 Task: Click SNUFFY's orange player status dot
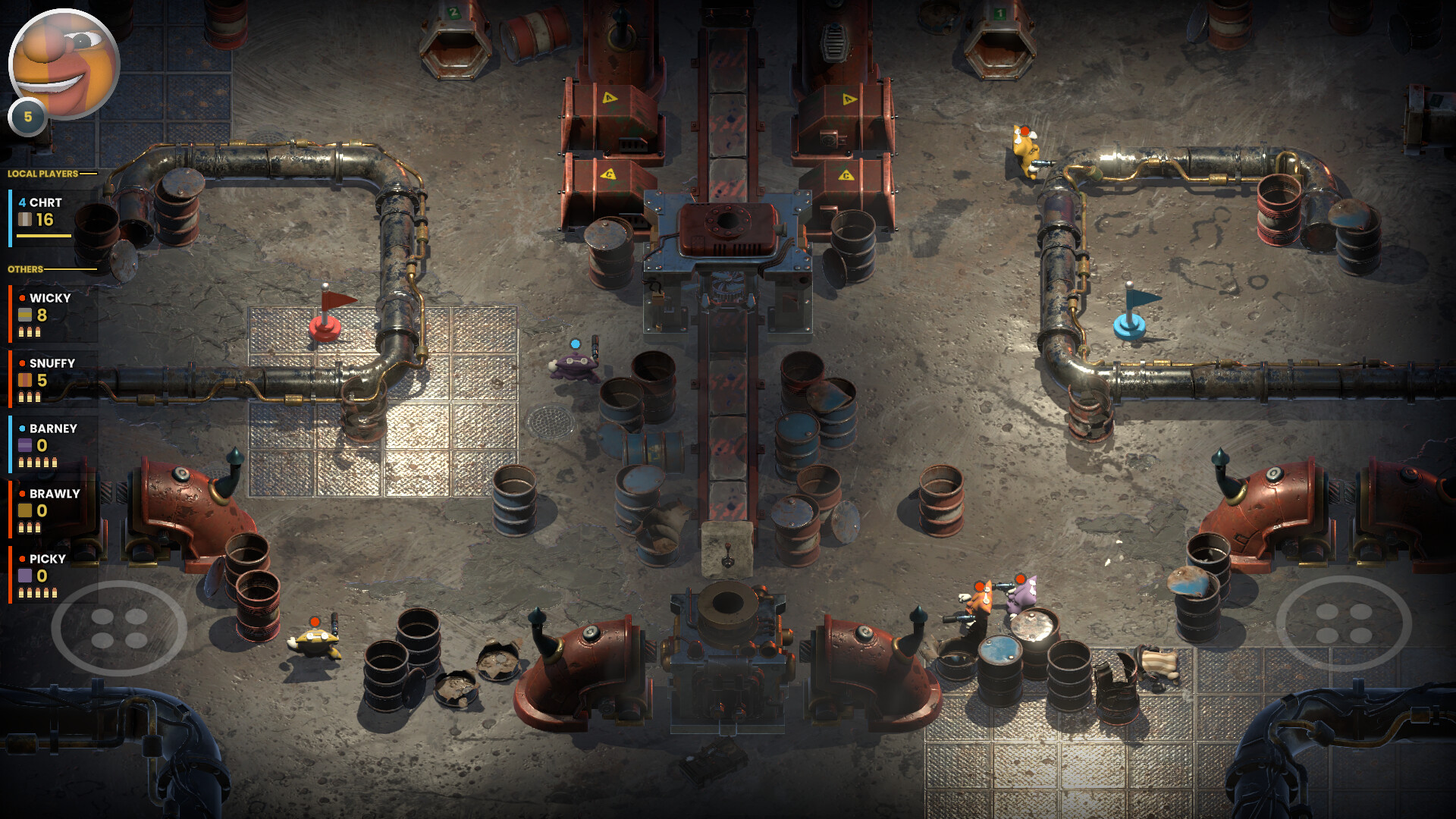coord(21,363)
